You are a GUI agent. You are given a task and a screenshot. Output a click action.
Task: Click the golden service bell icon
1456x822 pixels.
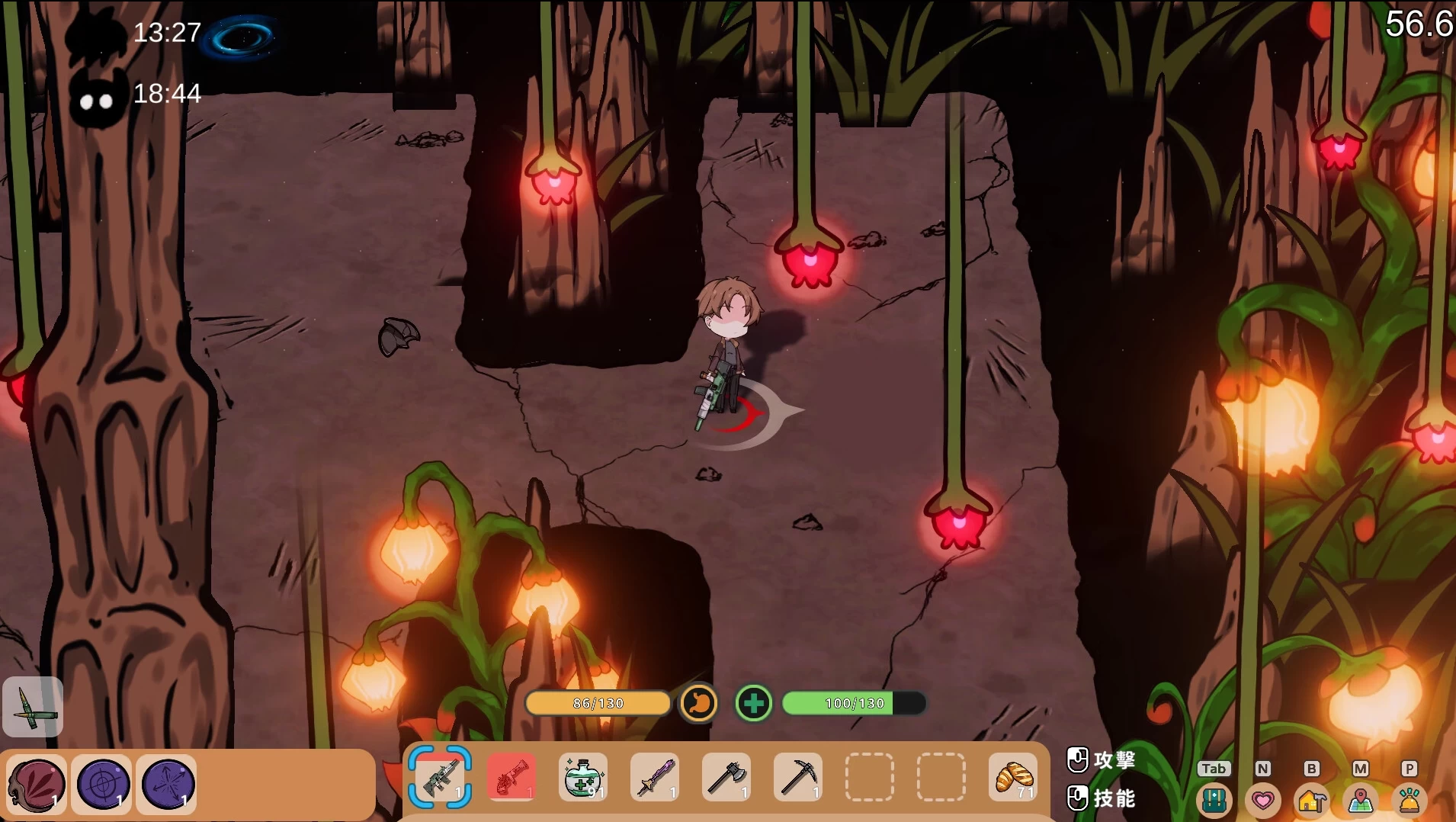pyautogui.click(x=1409, y=800)
